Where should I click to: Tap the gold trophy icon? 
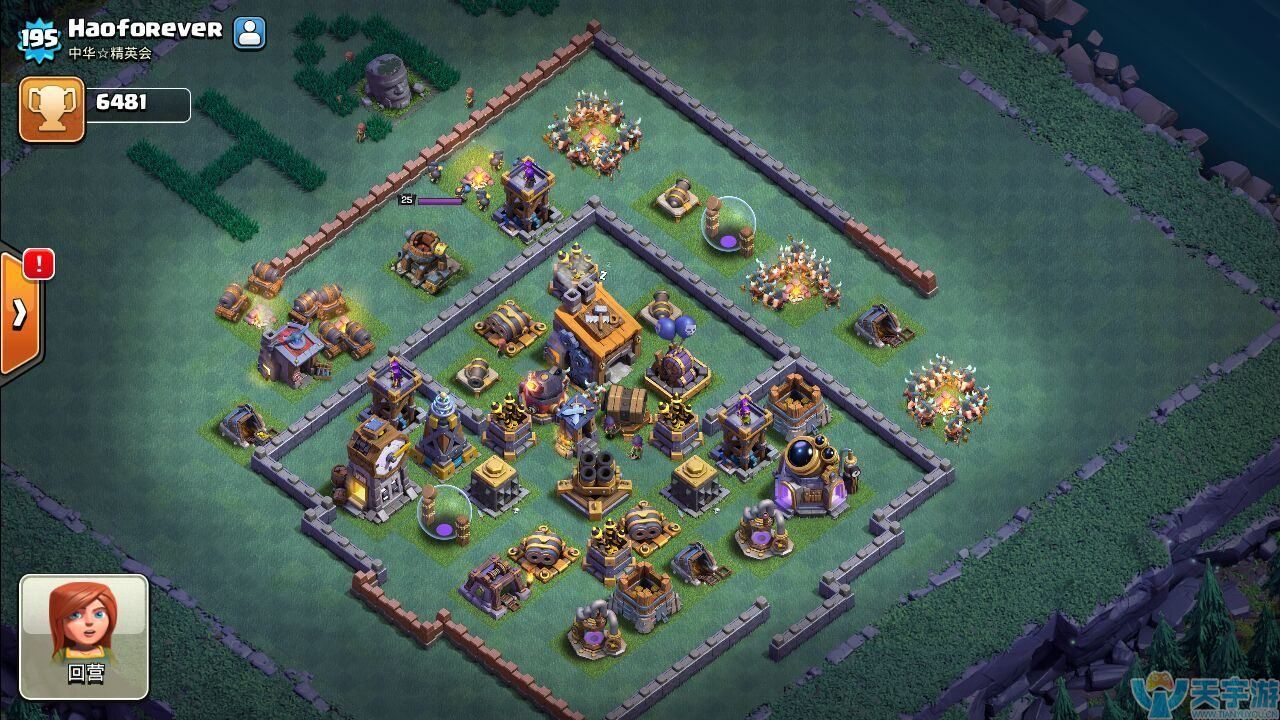[51, 108]
